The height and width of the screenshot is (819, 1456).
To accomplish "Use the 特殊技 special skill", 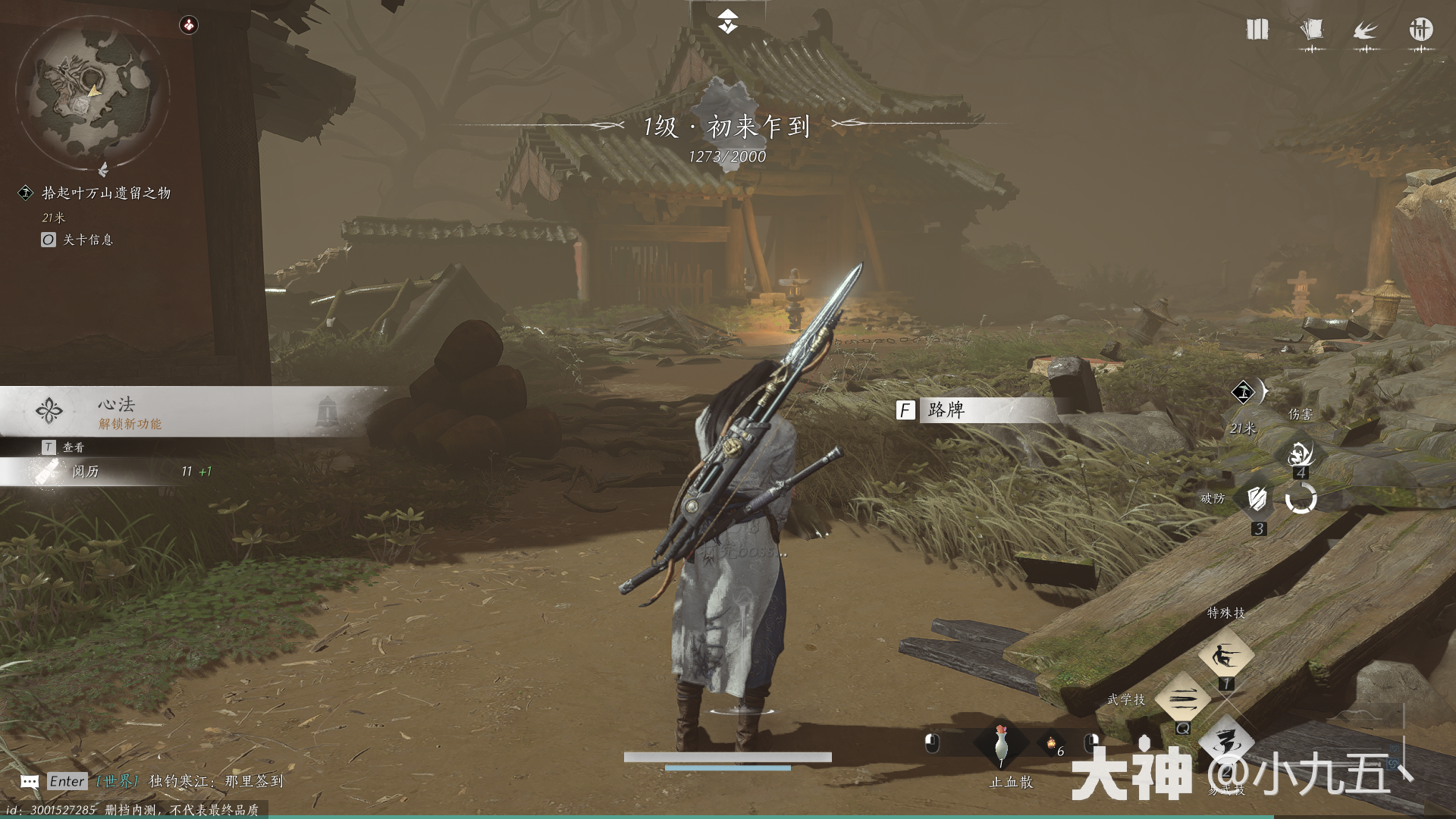I will point(1225,655).
